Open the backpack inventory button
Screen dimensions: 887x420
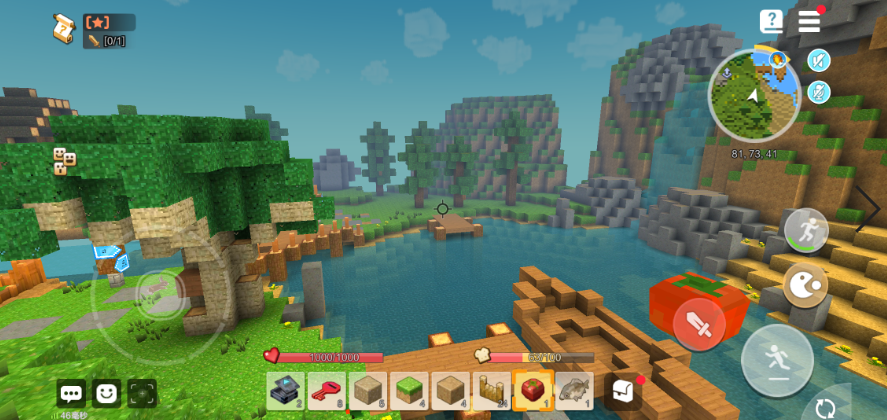click(x=622, y=390)
